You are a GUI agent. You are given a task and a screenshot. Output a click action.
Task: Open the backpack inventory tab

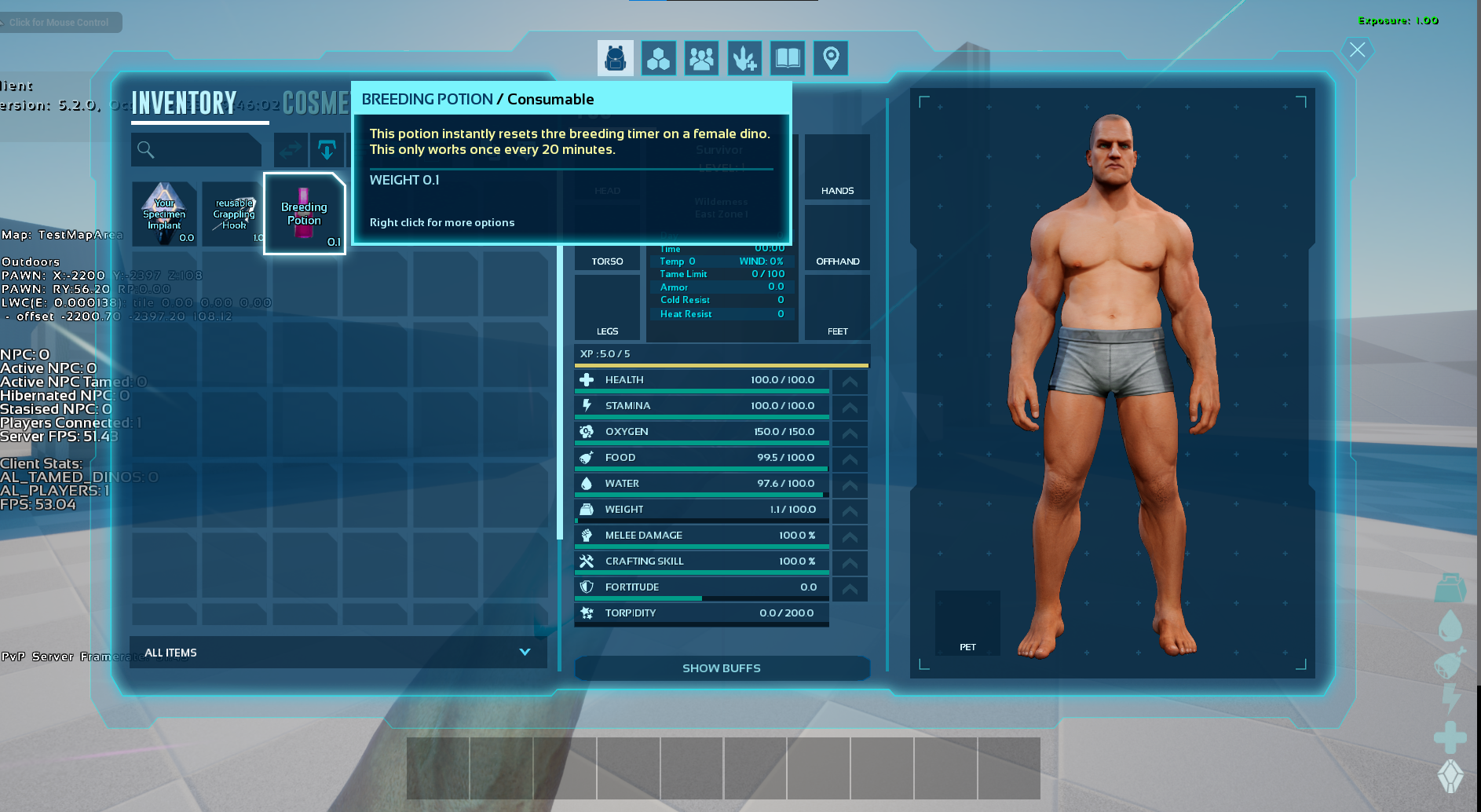(x=615, y=58)
